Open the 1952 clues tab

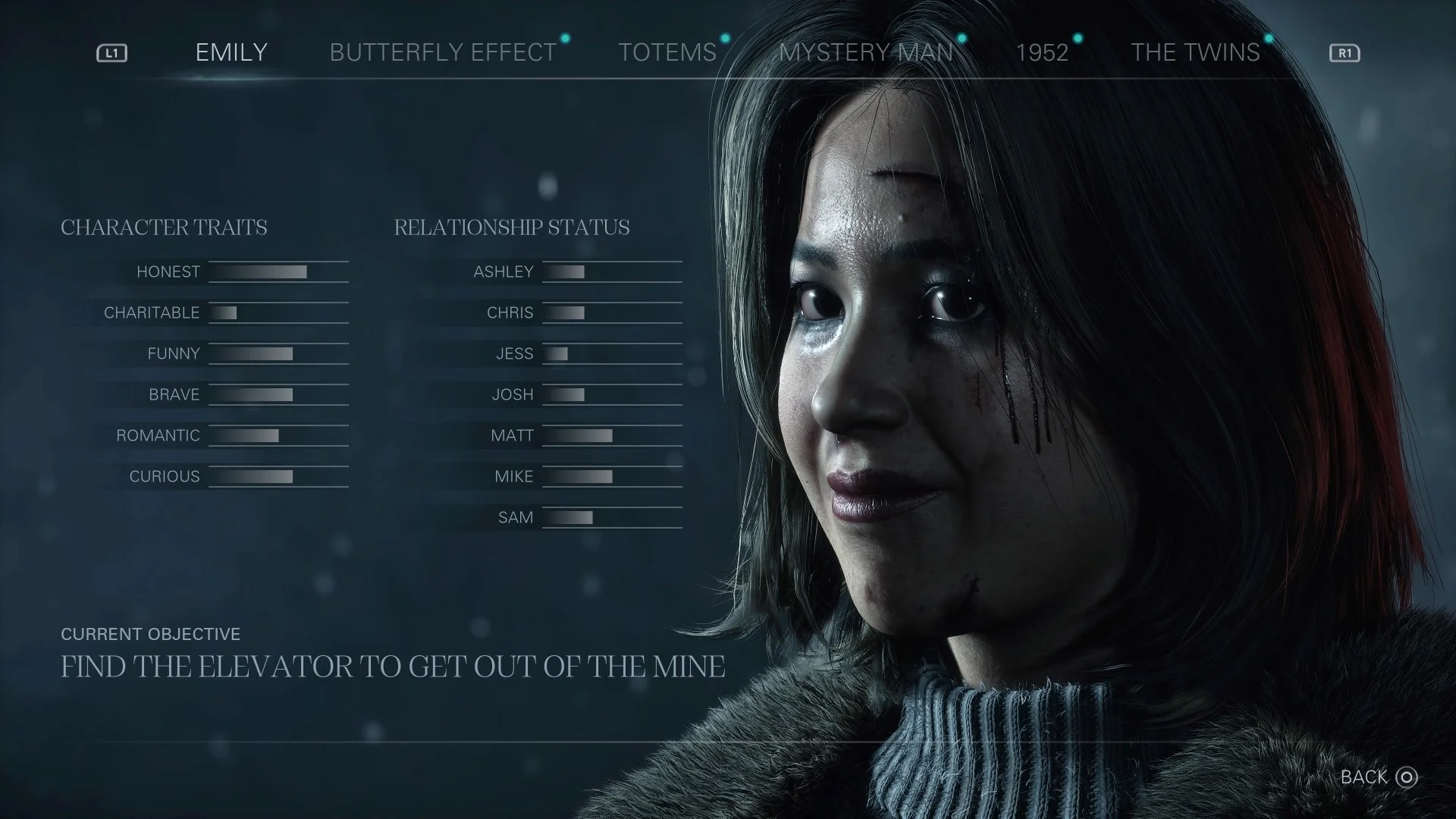[x=1042, y=52]
